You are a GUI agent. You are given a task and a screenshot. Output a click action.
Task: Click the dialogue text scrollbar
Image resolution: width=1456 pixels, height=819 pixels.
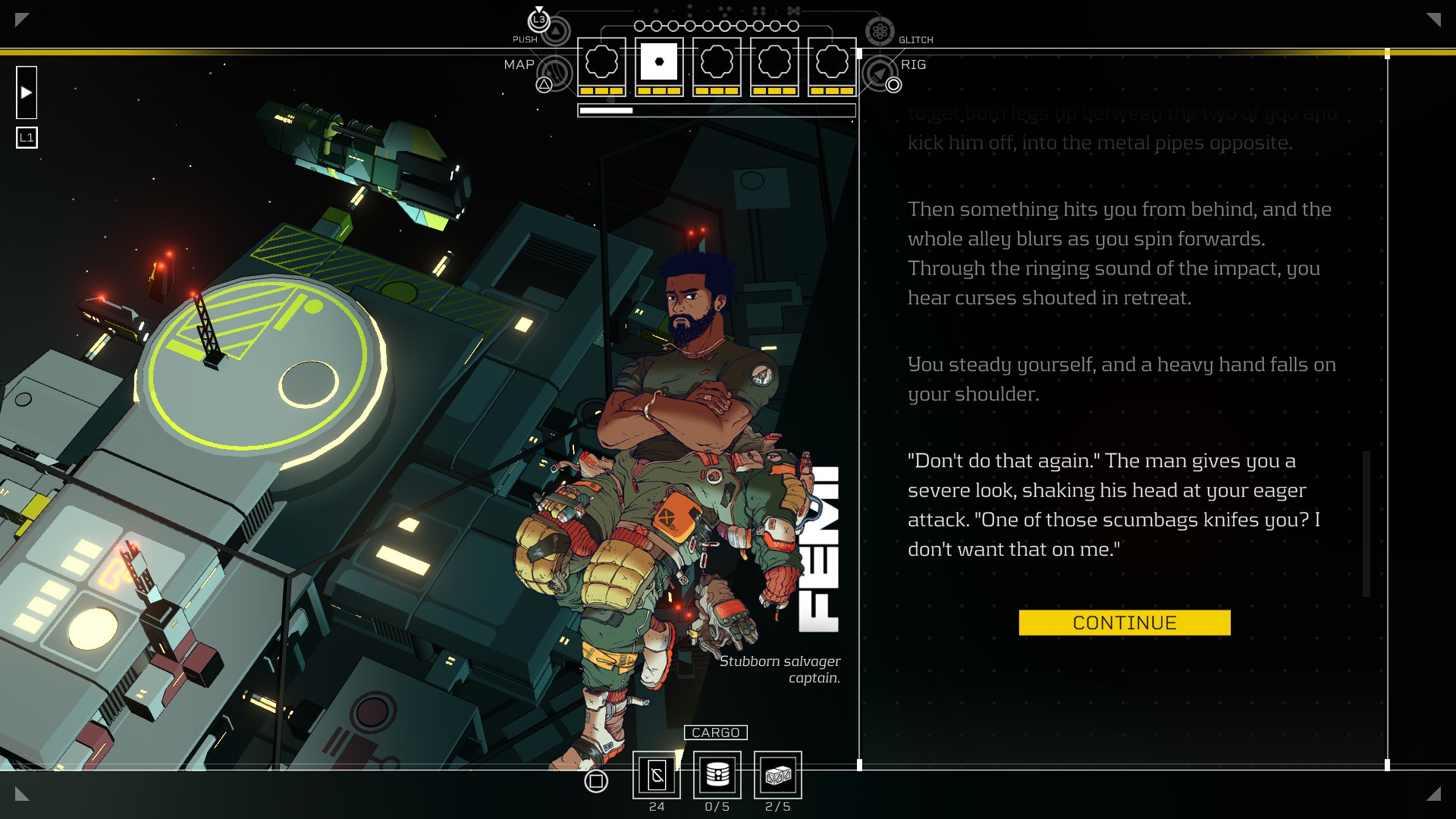1367,523
